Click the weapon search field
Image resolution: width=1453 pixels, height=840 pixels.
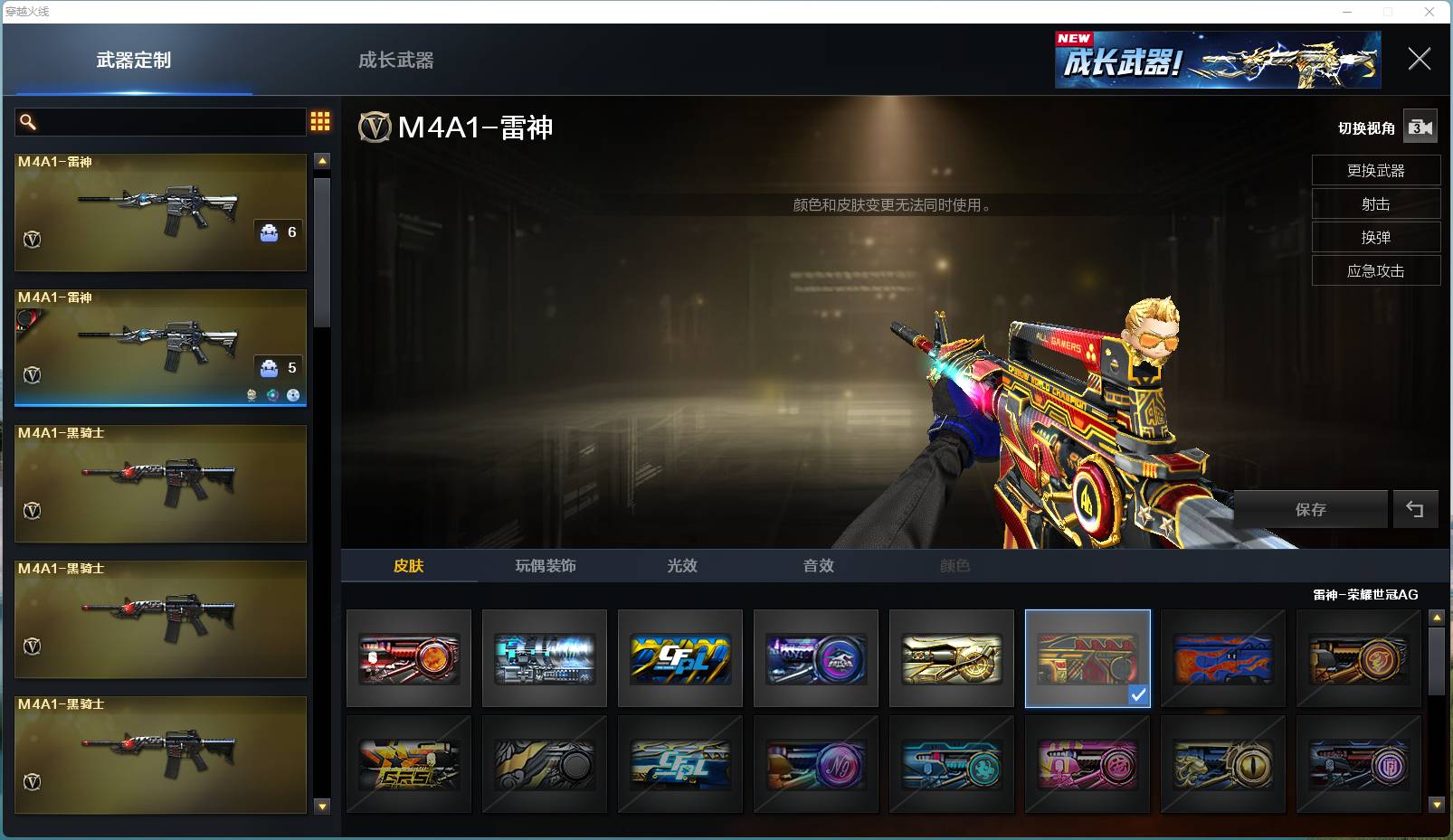161,122
